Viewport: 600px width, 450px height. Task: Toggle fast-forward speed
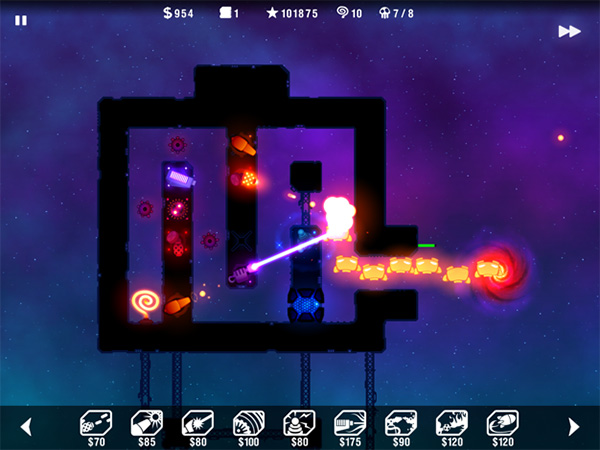point(569,31)
